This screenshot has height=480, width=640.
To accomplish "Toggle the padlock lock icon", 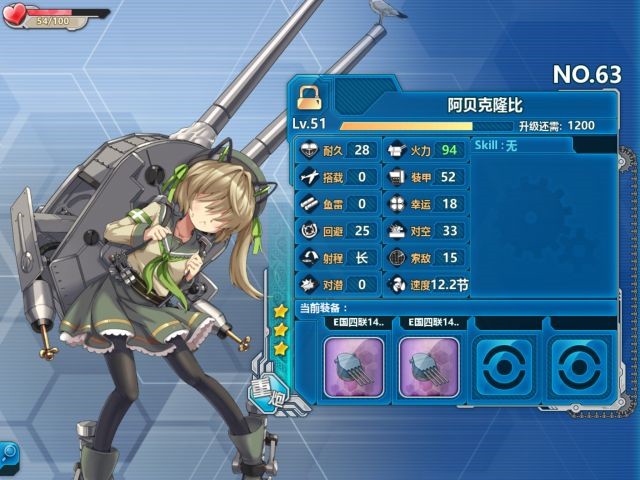I will click(309, 95).
